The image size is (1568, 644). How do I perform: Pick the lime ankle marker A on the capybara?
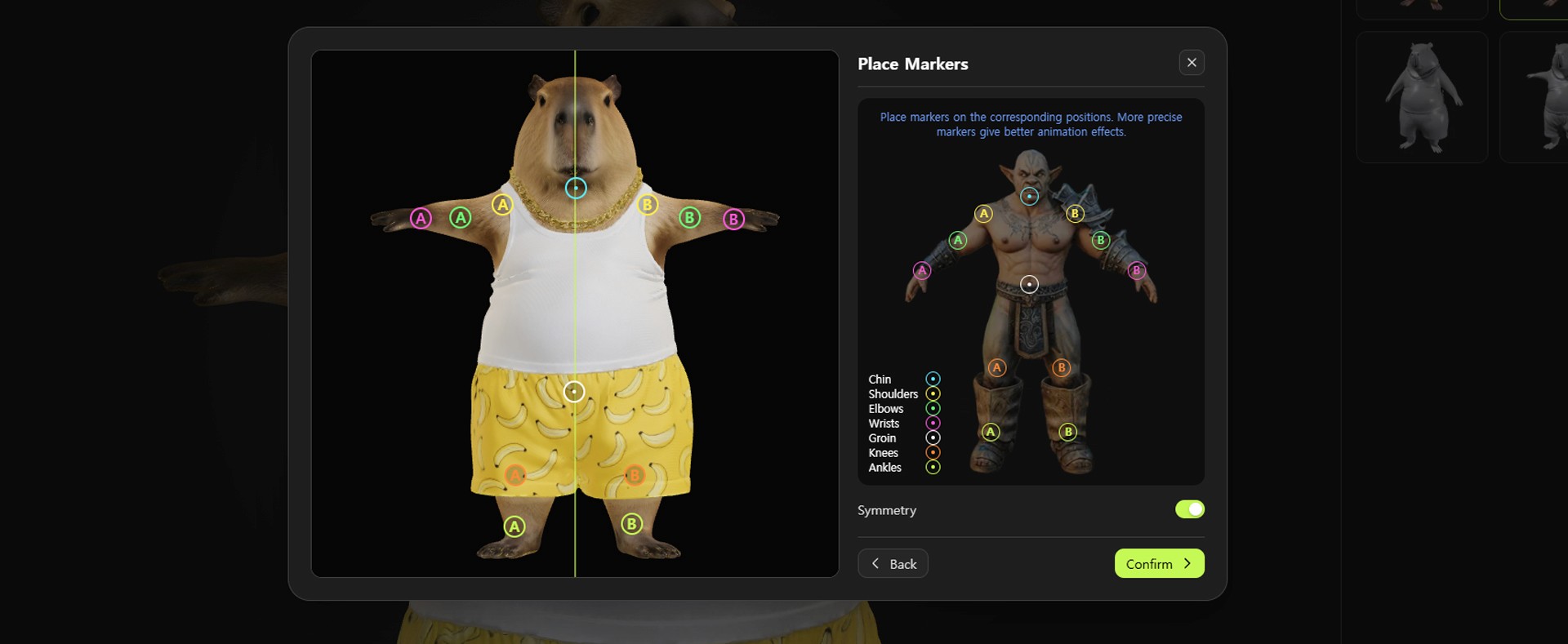[x=514, y=526]
